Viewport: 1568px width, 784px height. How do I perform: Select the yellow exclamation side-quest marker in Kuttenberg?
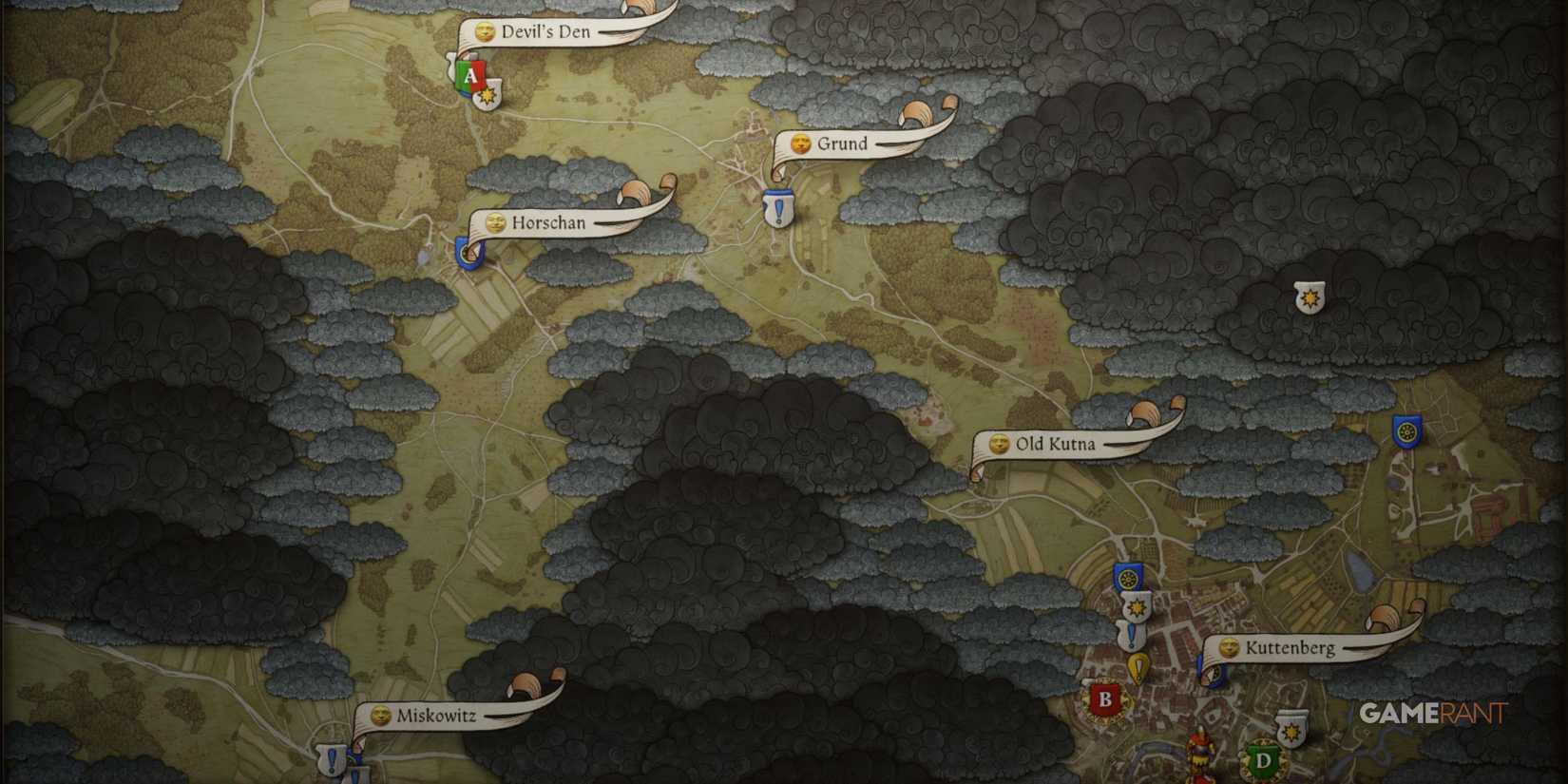tap(1138, 666)
